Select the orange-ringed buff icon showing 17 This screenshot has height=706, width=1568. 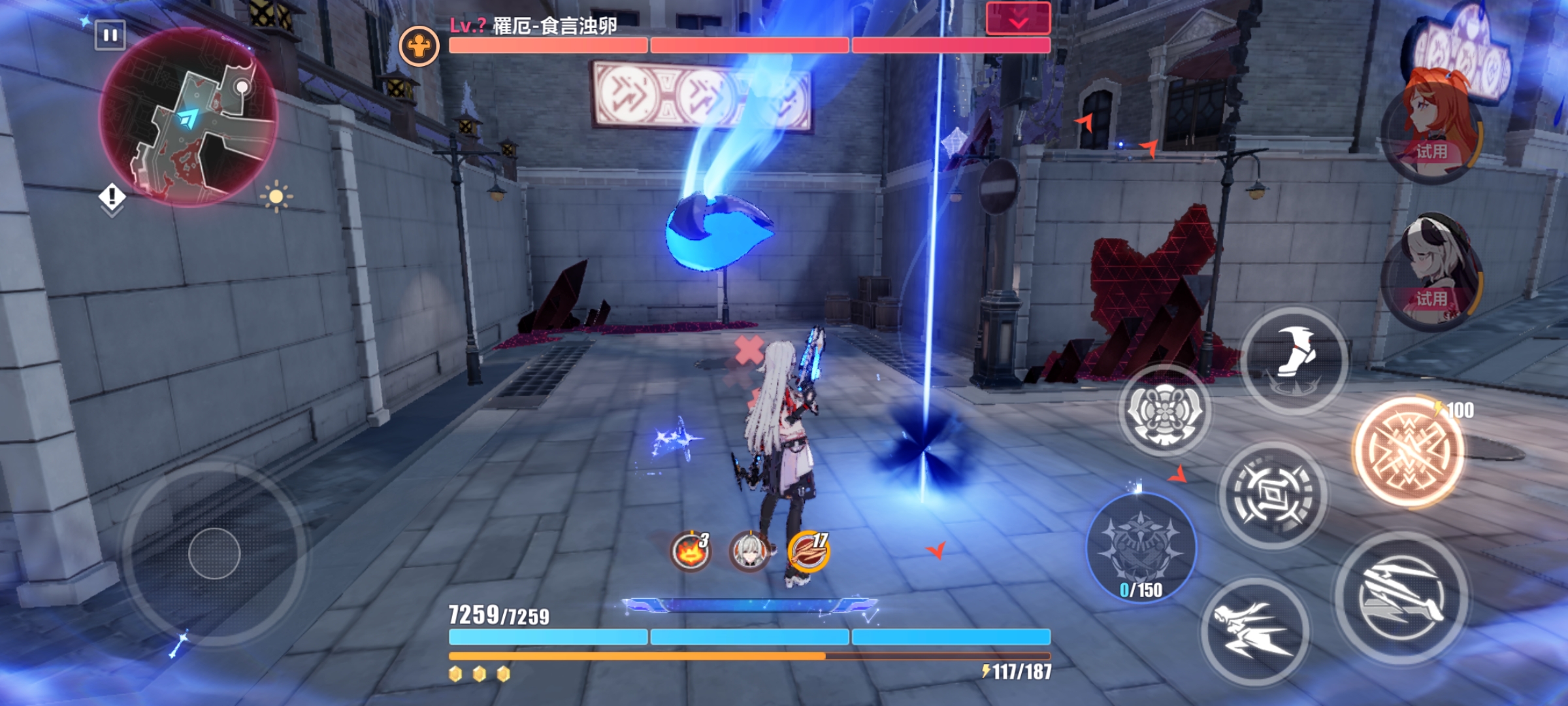pos(809,551)
